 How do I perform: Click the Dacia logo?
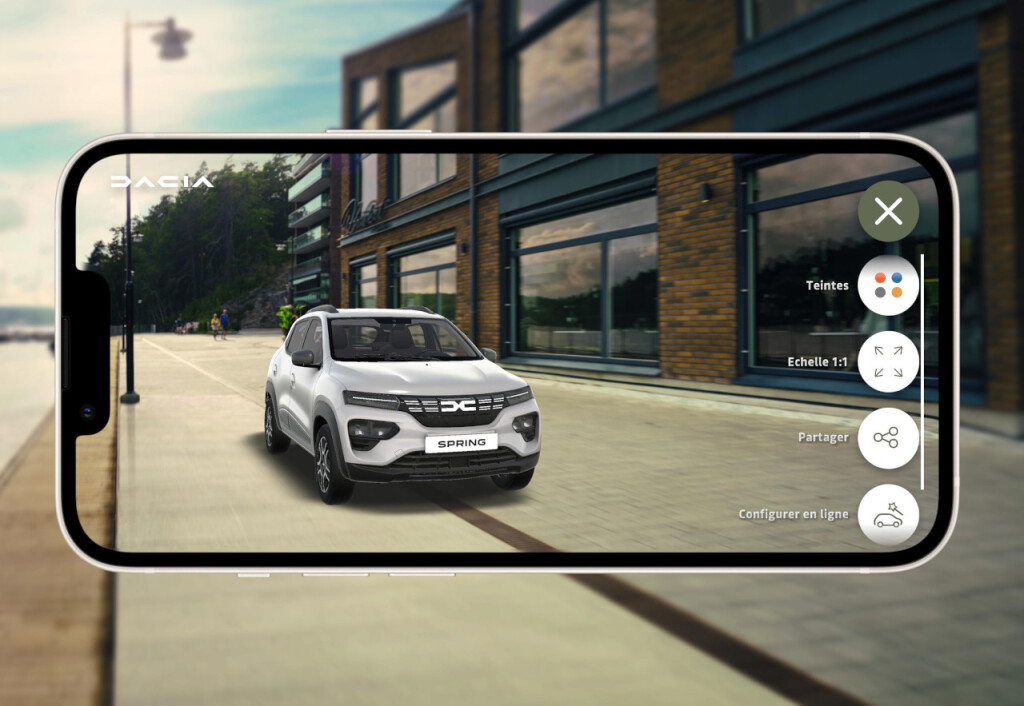click(162, 182)
